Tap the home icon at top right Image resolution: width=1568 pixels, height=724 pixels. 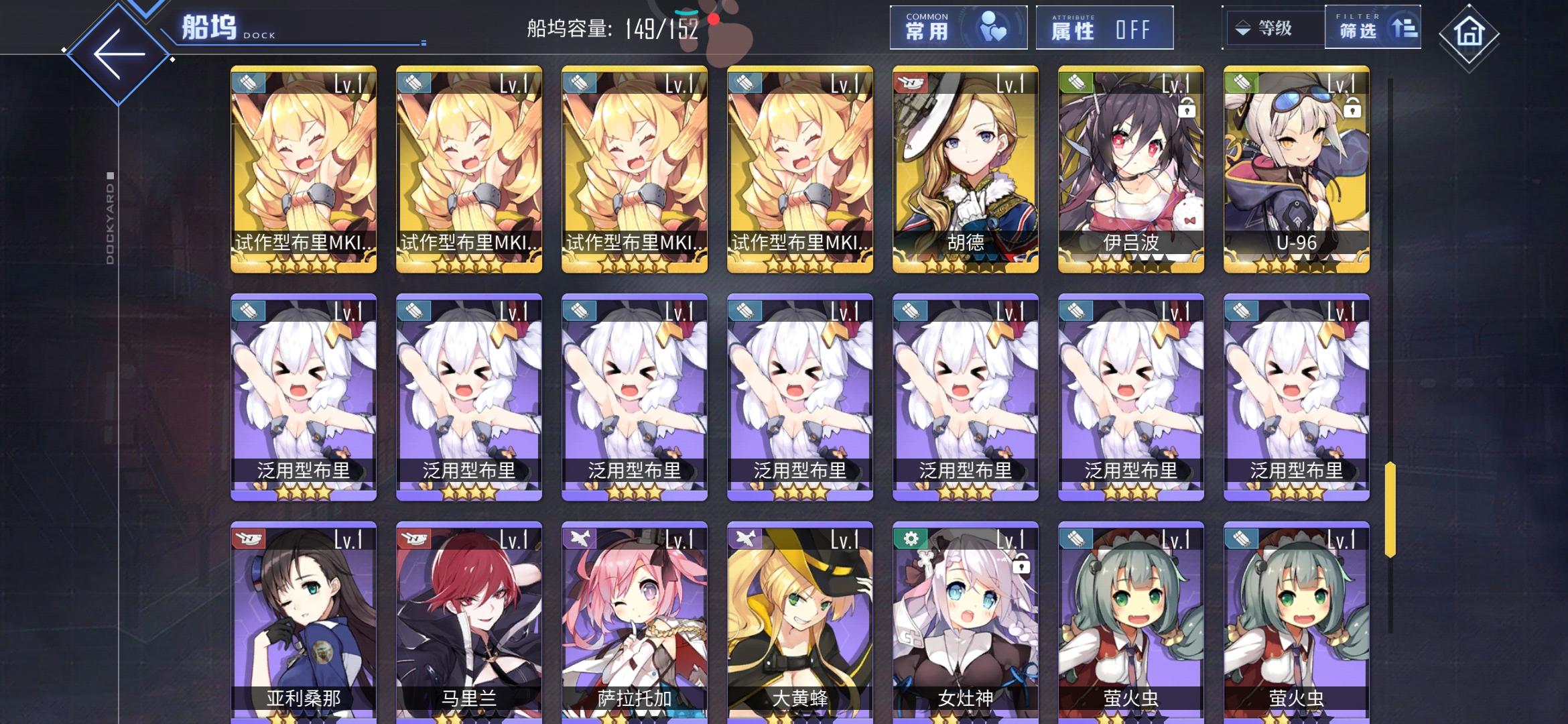[1469, 32]
